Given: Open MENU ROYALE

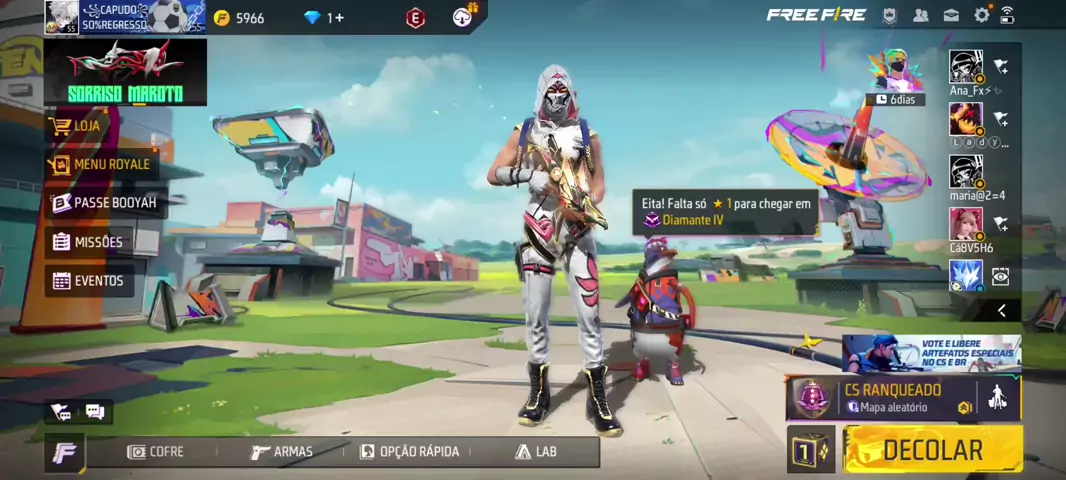Looking at the screenshot, I should tap(102, 164).
